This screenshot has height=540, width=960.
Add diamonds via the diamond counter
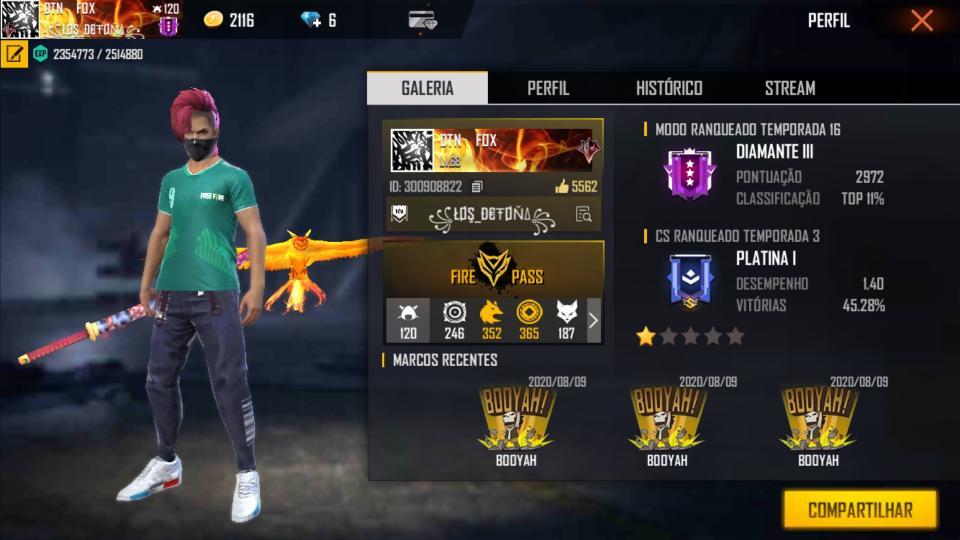318,20
